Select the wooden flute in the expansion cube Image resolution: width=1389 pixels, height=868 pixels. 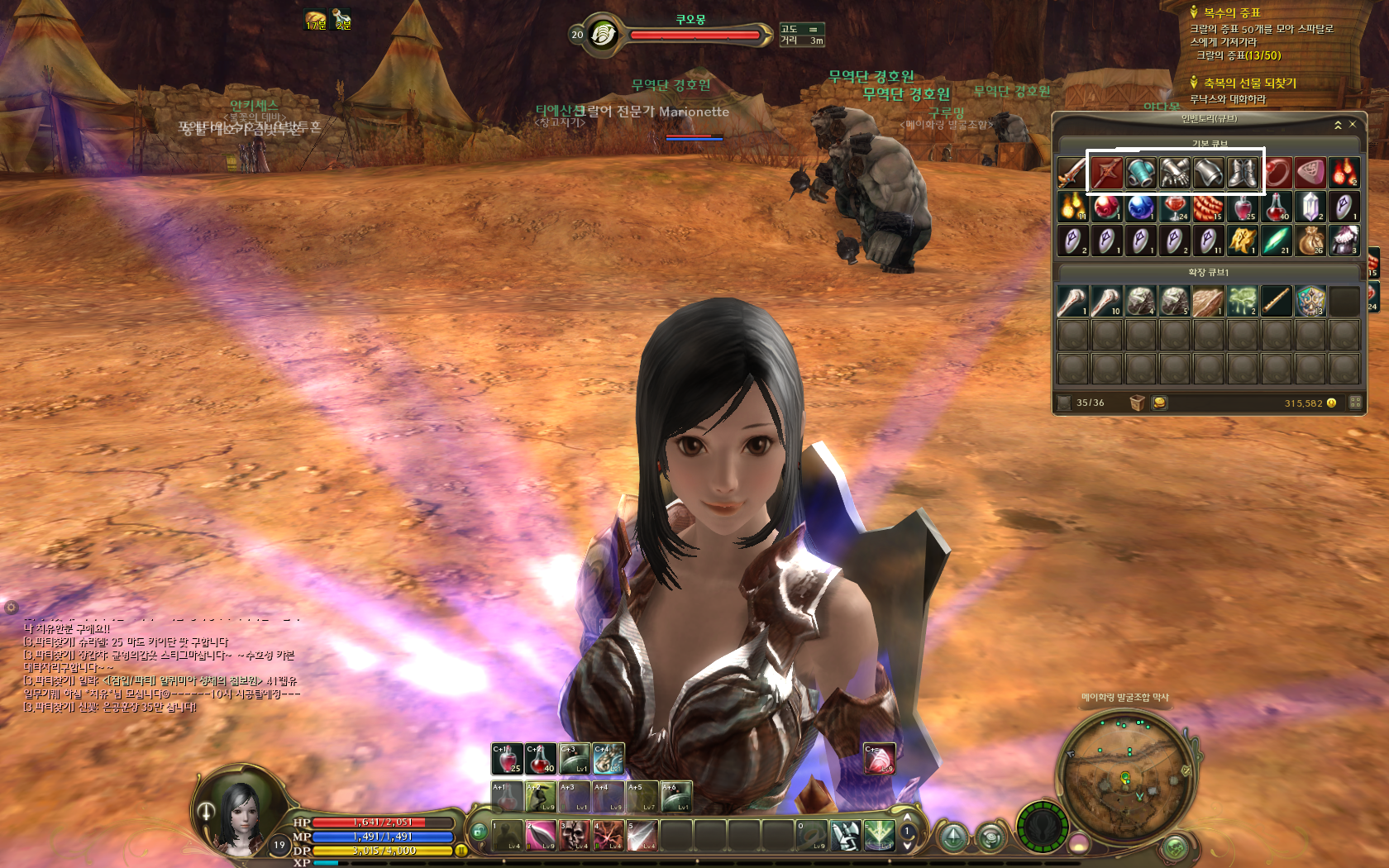pos(1277,302)
